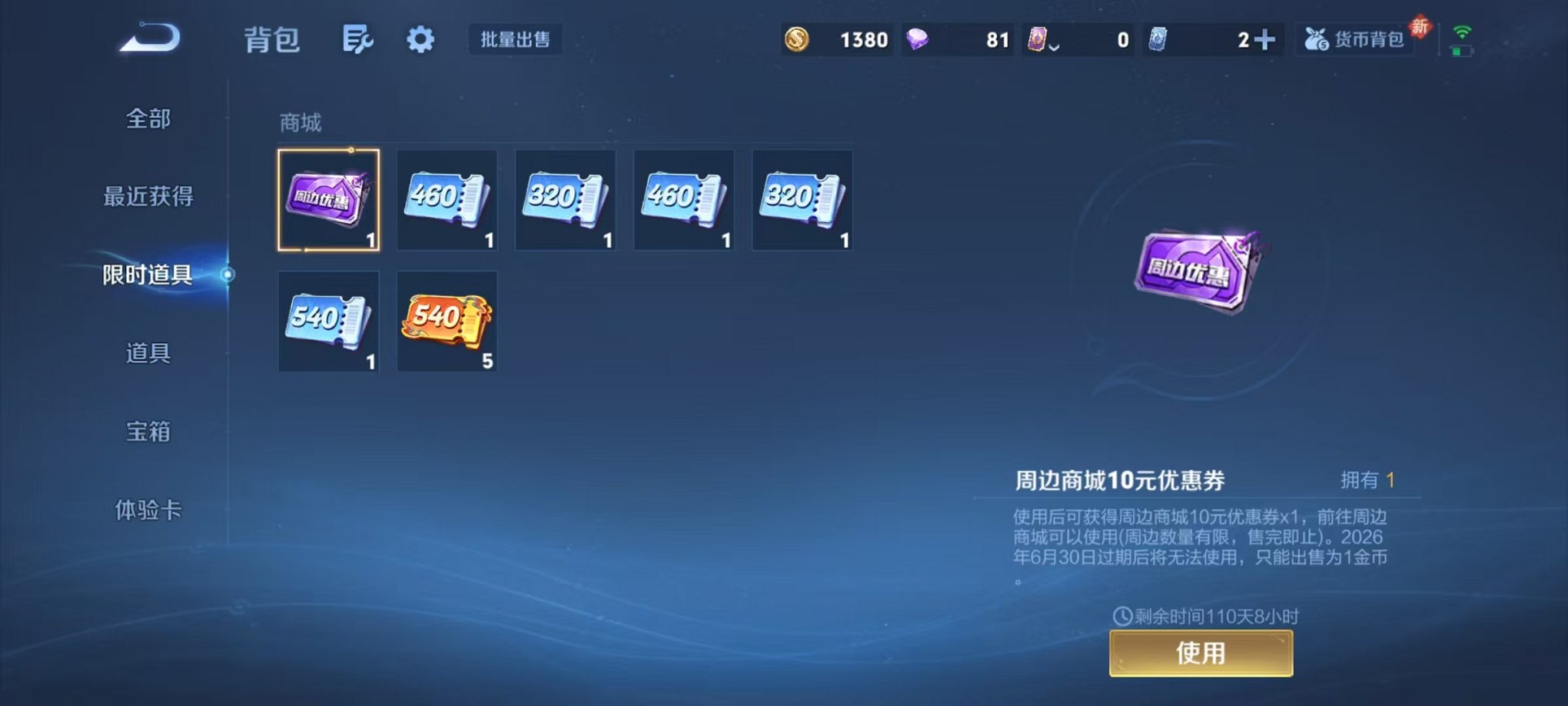
Task: Select the first 460 coupon ticket
Action: point(447,201)
